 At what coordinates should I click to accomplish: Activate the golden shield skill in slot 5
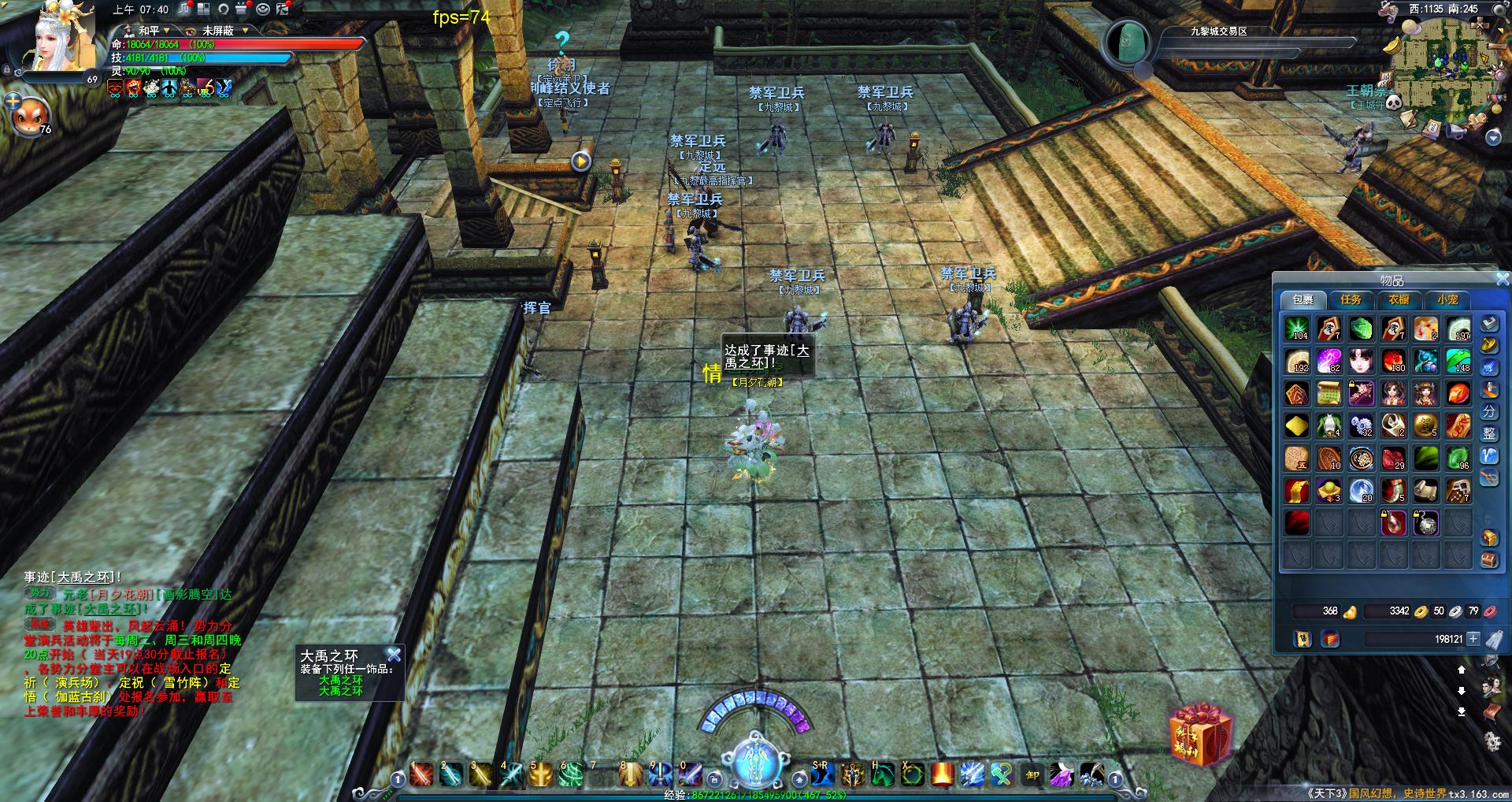[543, 775]
